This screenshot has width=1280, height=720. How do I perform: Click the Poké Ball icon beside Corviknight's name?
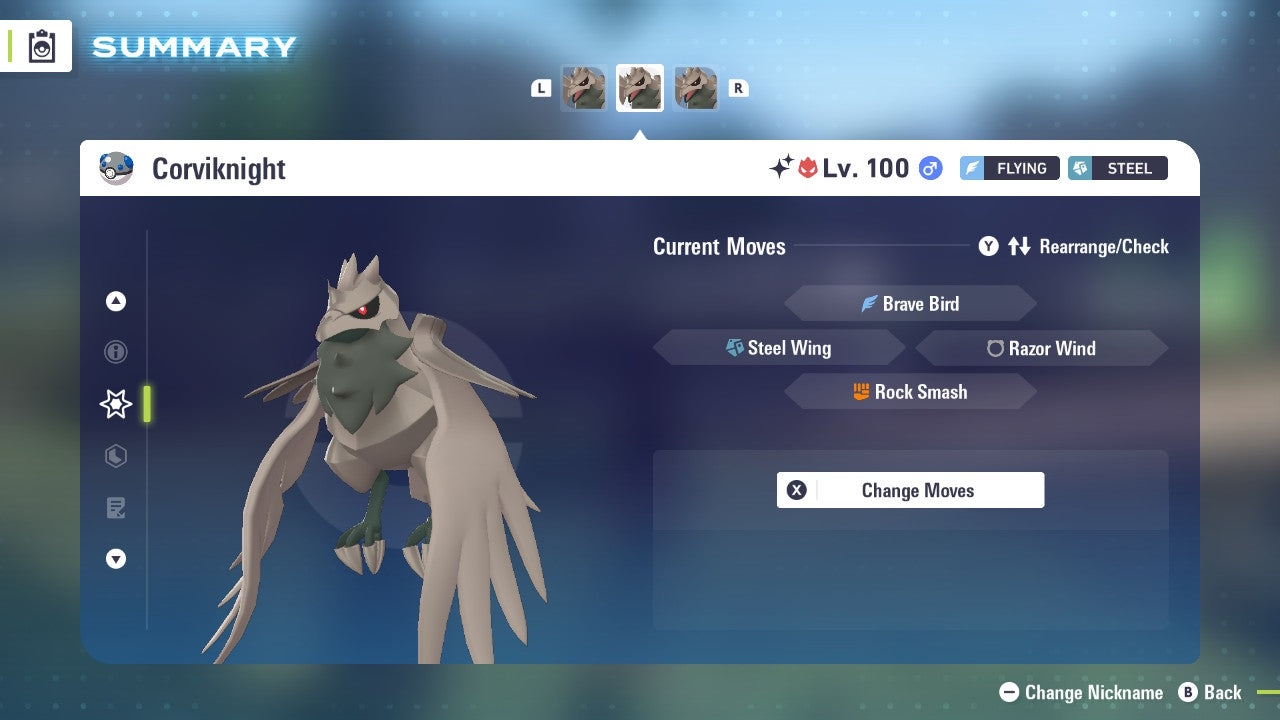tap(117, 168)
